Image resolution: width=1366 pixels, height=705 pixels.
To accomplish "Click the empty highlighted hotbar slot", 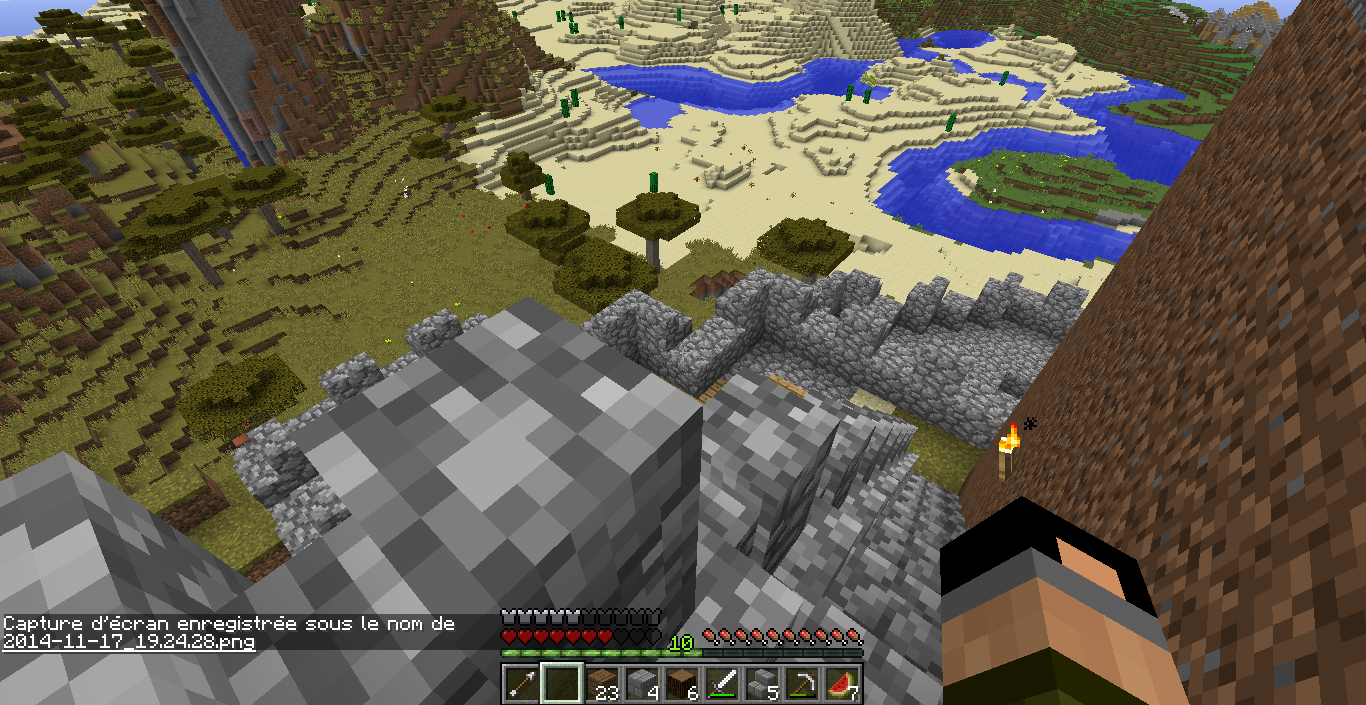I will click(x=560, y=684).
